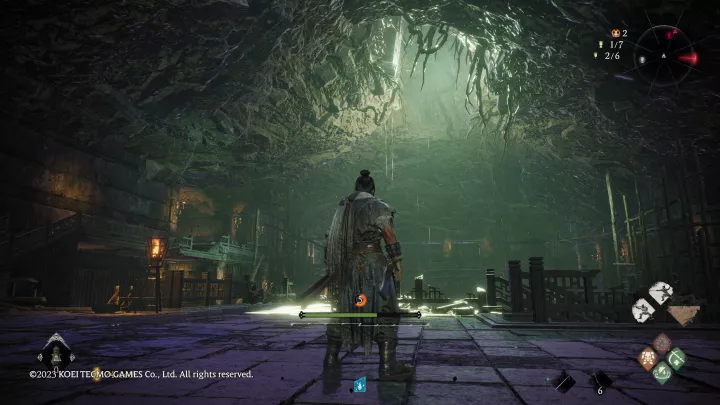Select the lower-left white martial art icon
Image resolution: width=720 pixels, height=405 pixels.
click(645, 311)
